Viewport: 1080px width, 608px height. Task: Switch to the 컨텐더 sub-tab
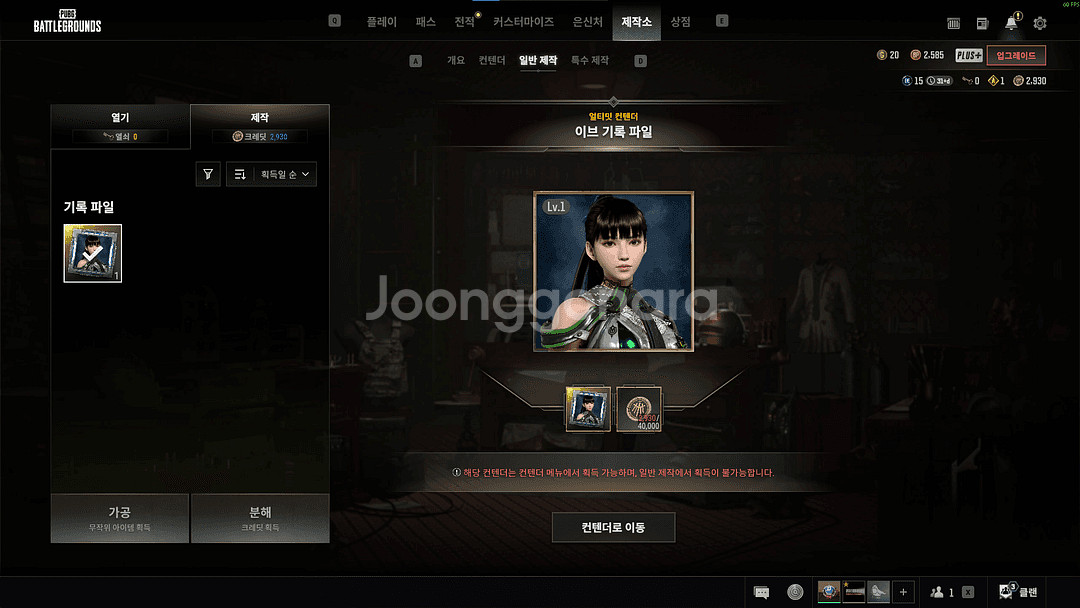(x=492, y=61)
